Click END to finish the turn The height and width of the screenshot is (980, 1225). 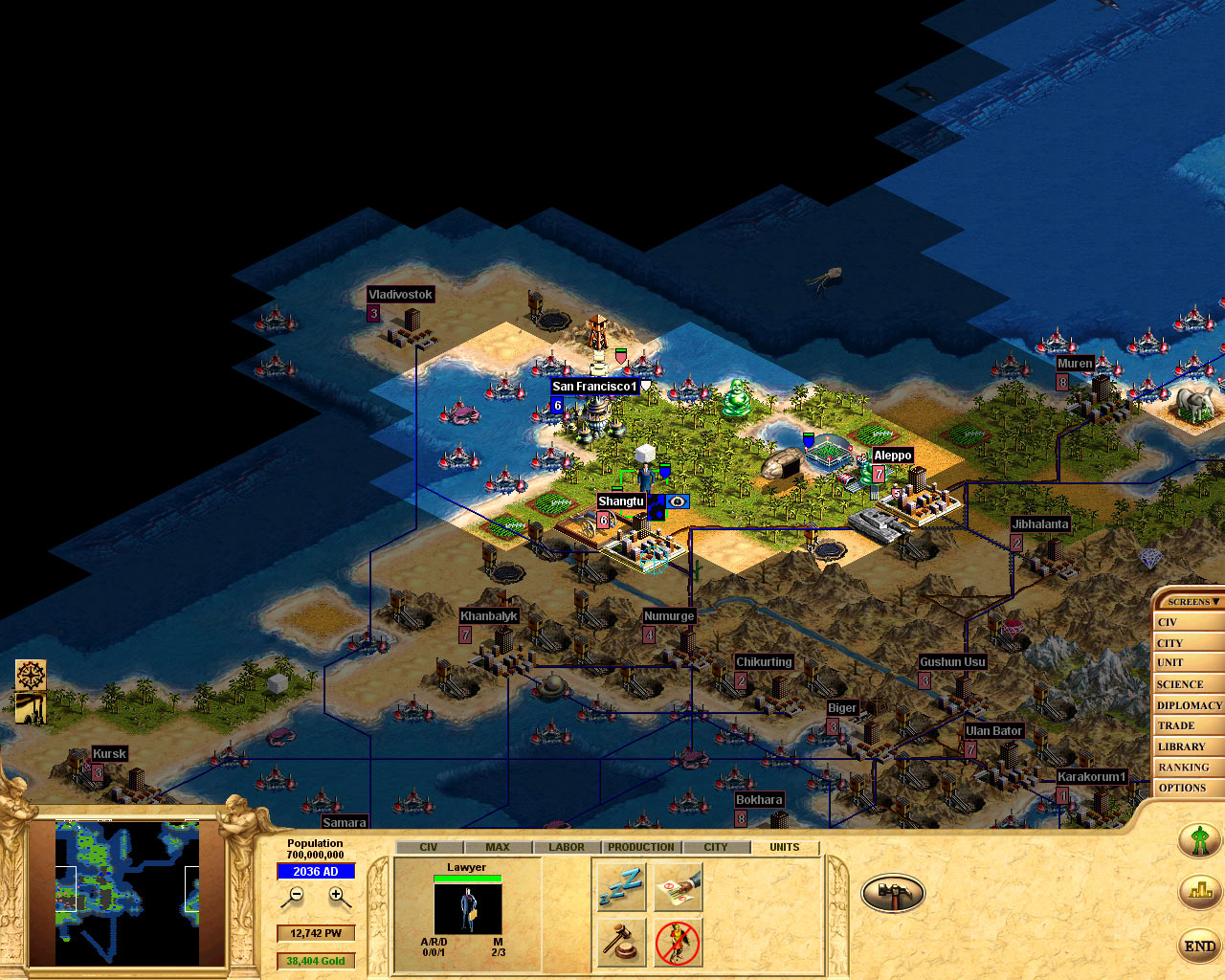(1199, 947)
